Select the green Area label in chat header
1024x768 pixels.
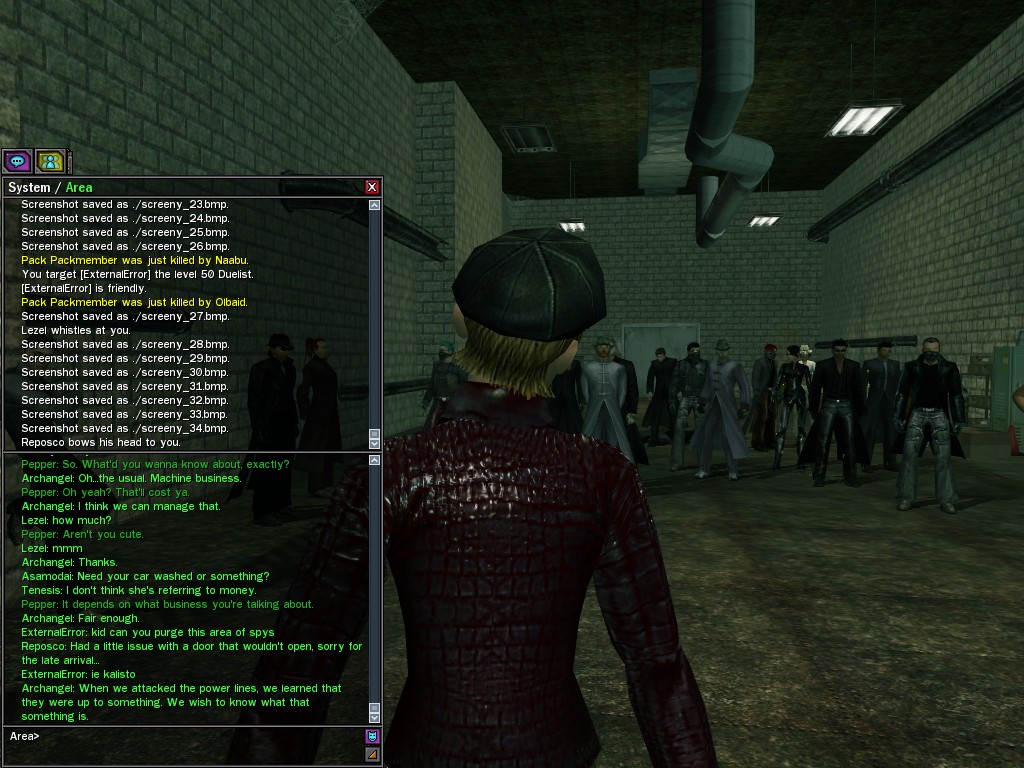(x=79, y=188)
